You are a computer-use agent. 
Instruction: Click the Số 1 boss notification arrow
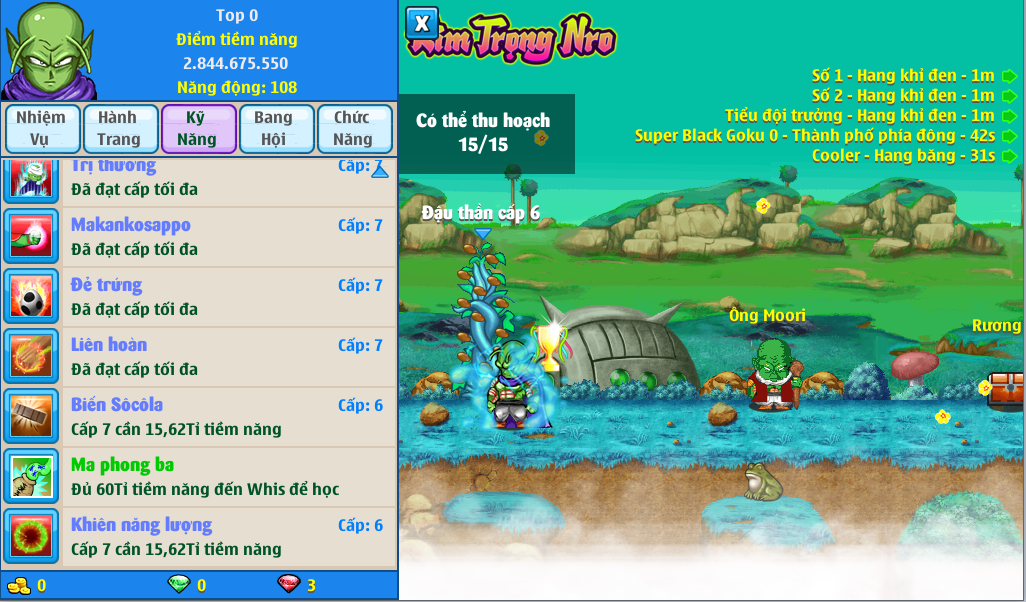pos(1009,76)
